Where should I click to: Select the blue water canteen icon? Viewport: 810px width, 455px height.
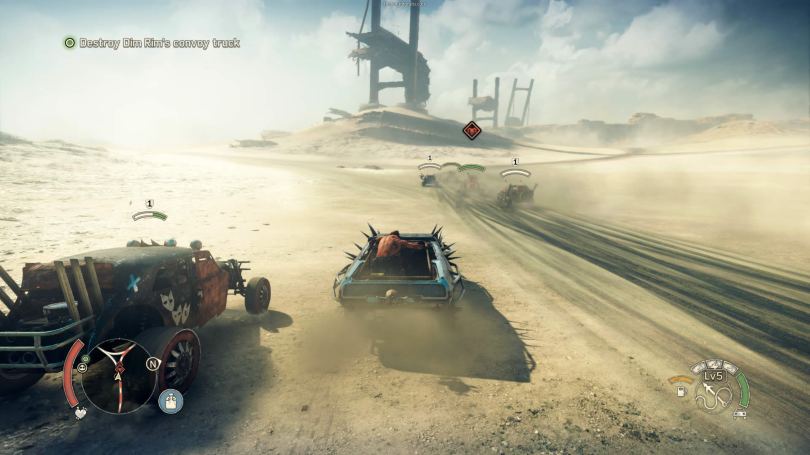[x=170, y=401]
